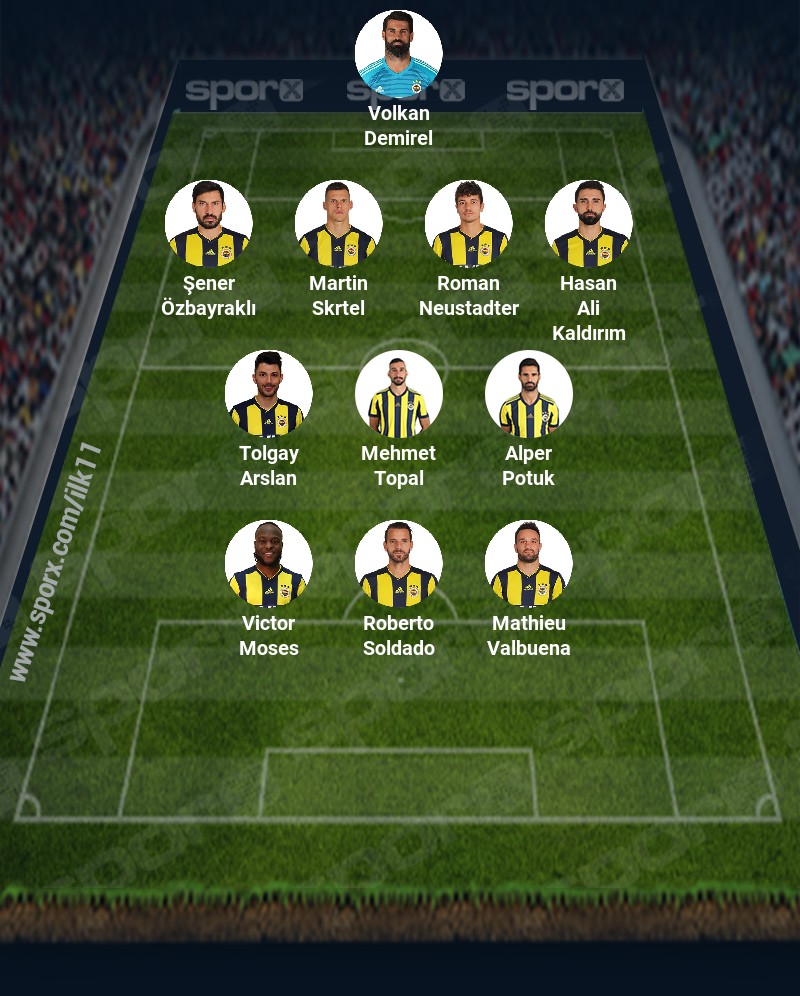Pick Roberto Soldado's player portrait
This screenshot has width=800, height=996.
[x=398, y=563]
